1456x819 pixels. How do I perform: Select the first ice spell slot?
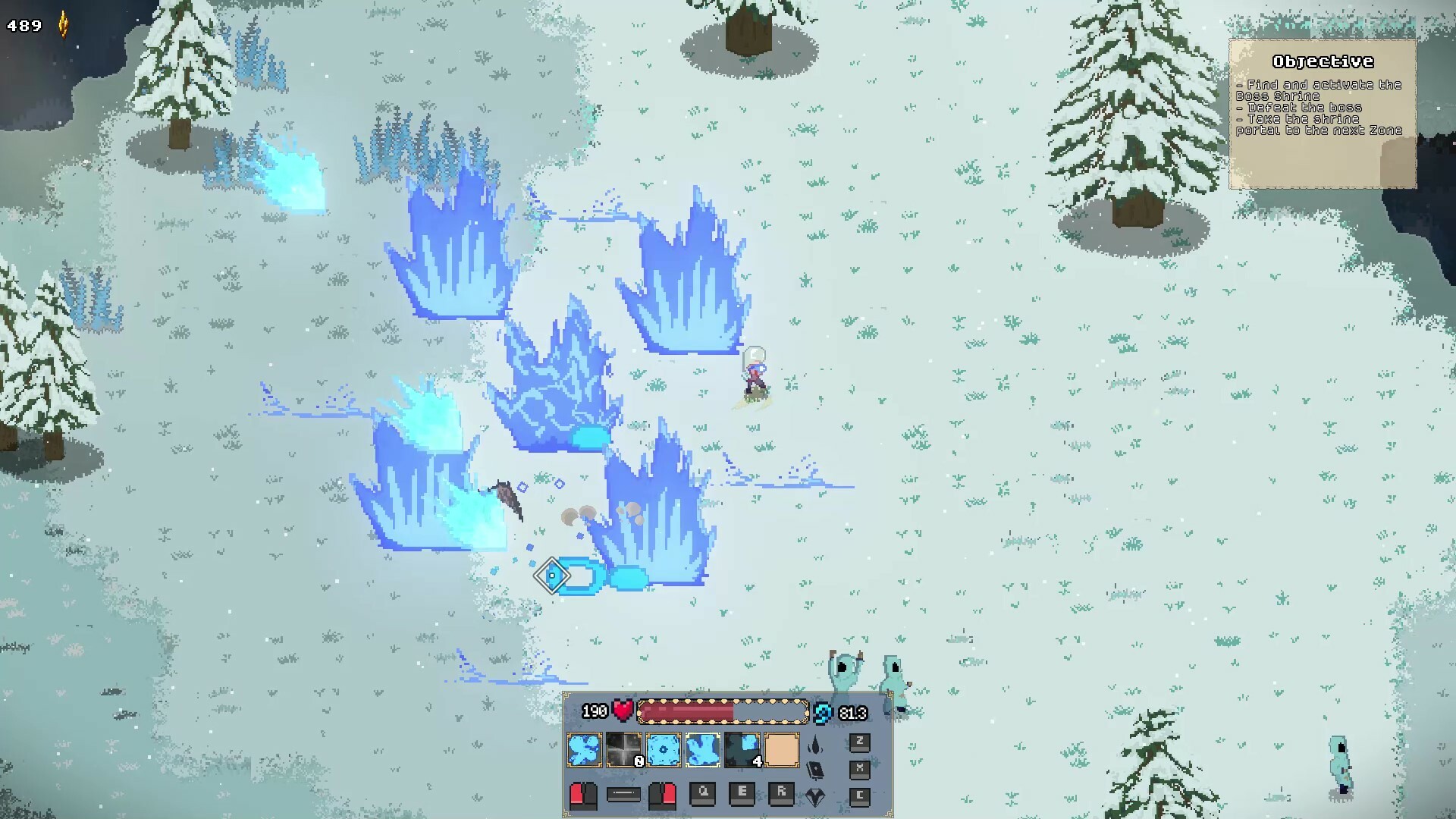[x=583, y=750]
